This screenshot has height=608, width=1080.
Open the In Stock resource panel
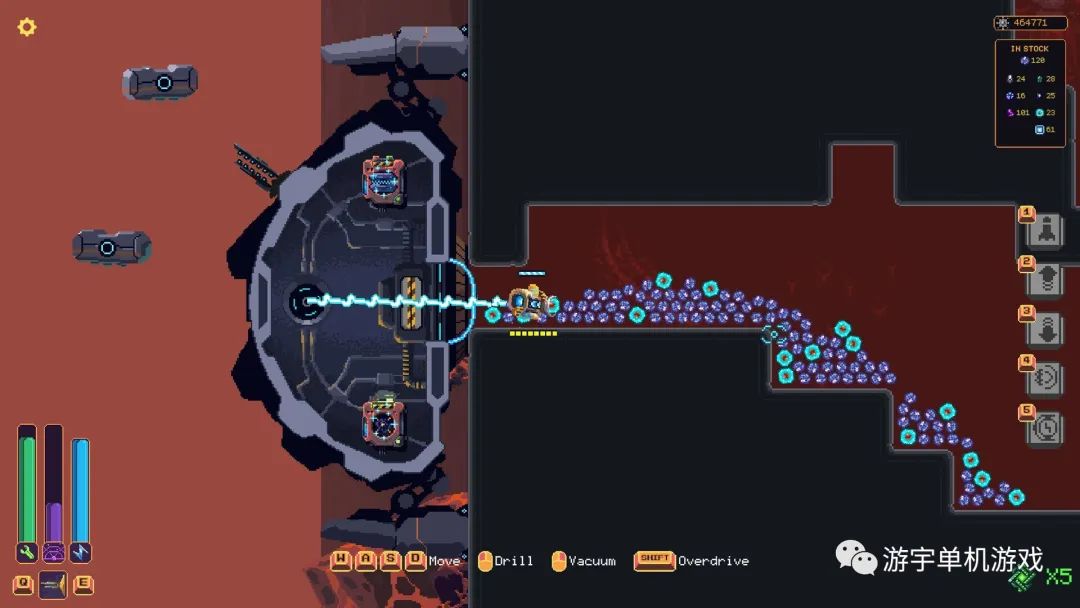(1030, 93)
